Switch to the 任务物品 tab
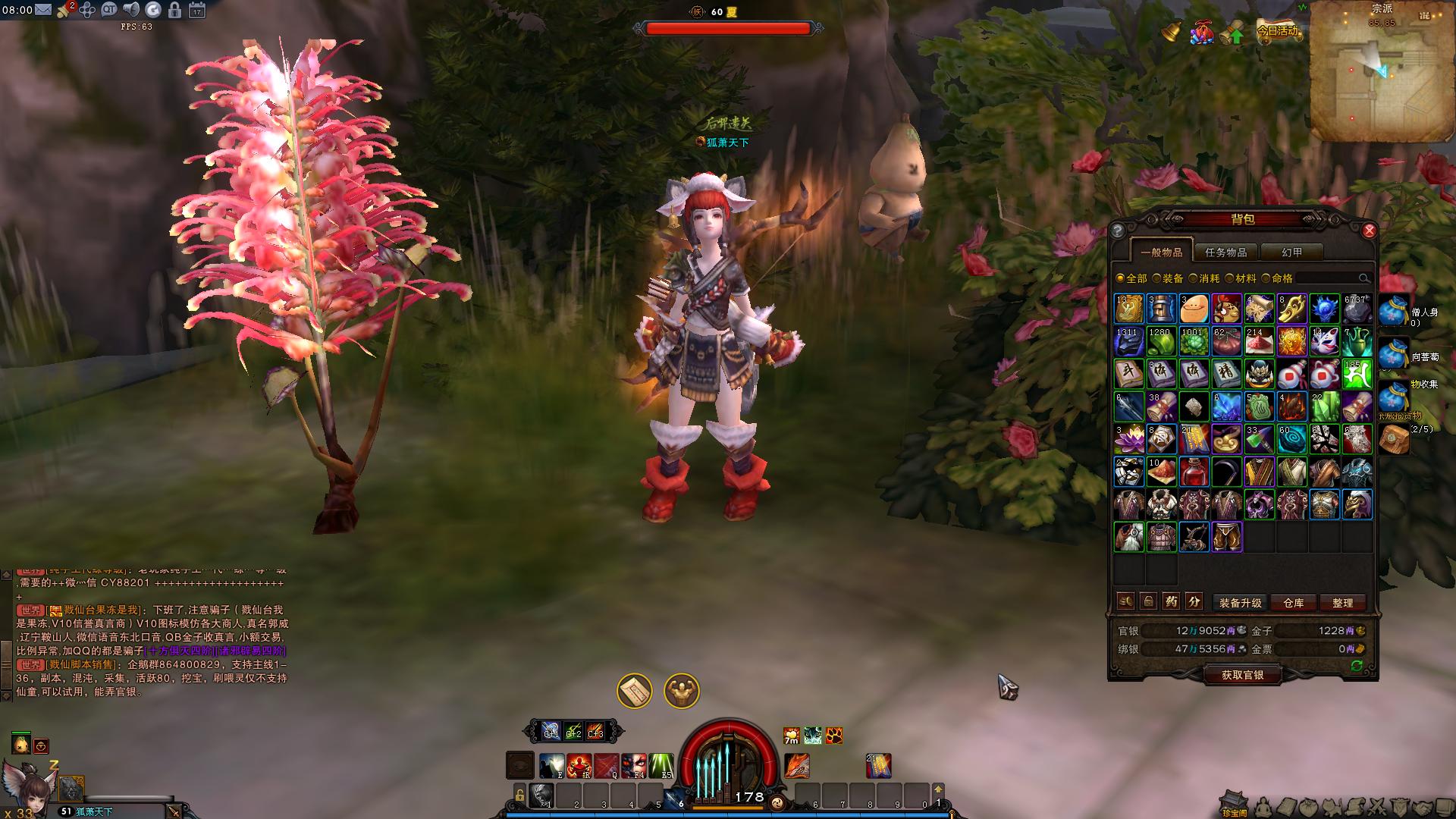Screen dimensions: 1456x819 coord(1225,253)
